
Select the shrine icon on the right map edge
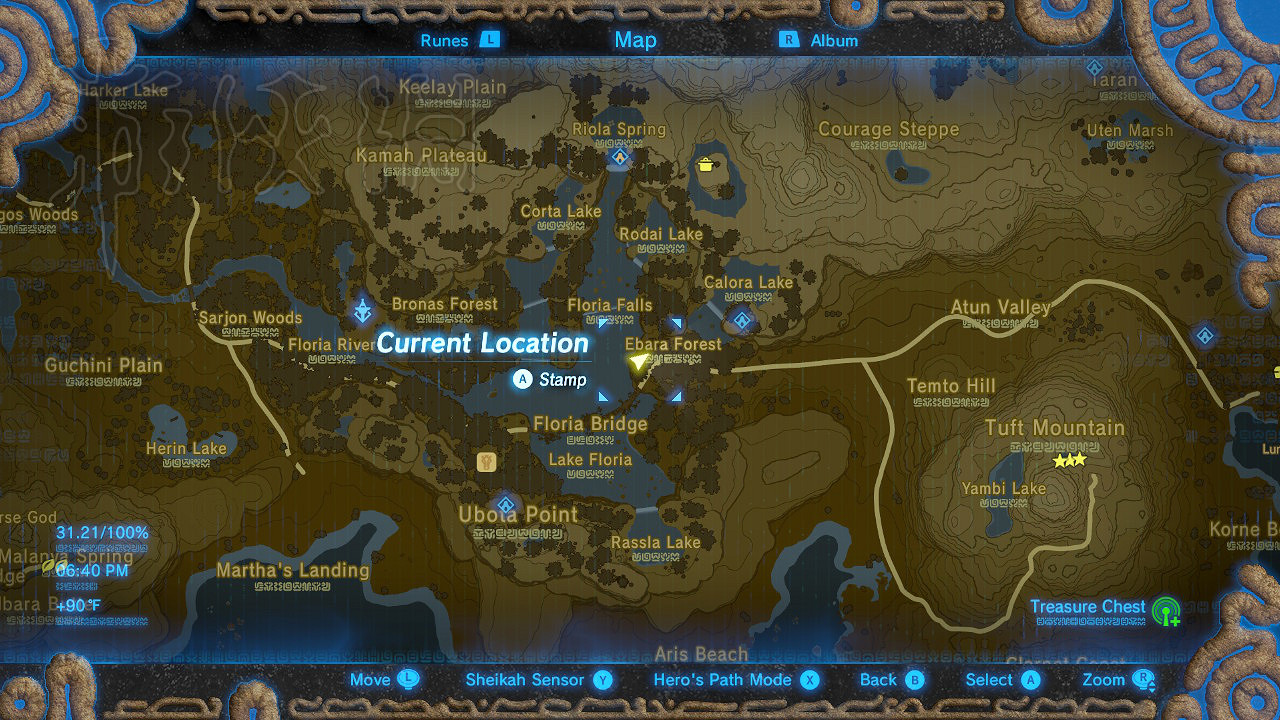(x=1205, y=336)
